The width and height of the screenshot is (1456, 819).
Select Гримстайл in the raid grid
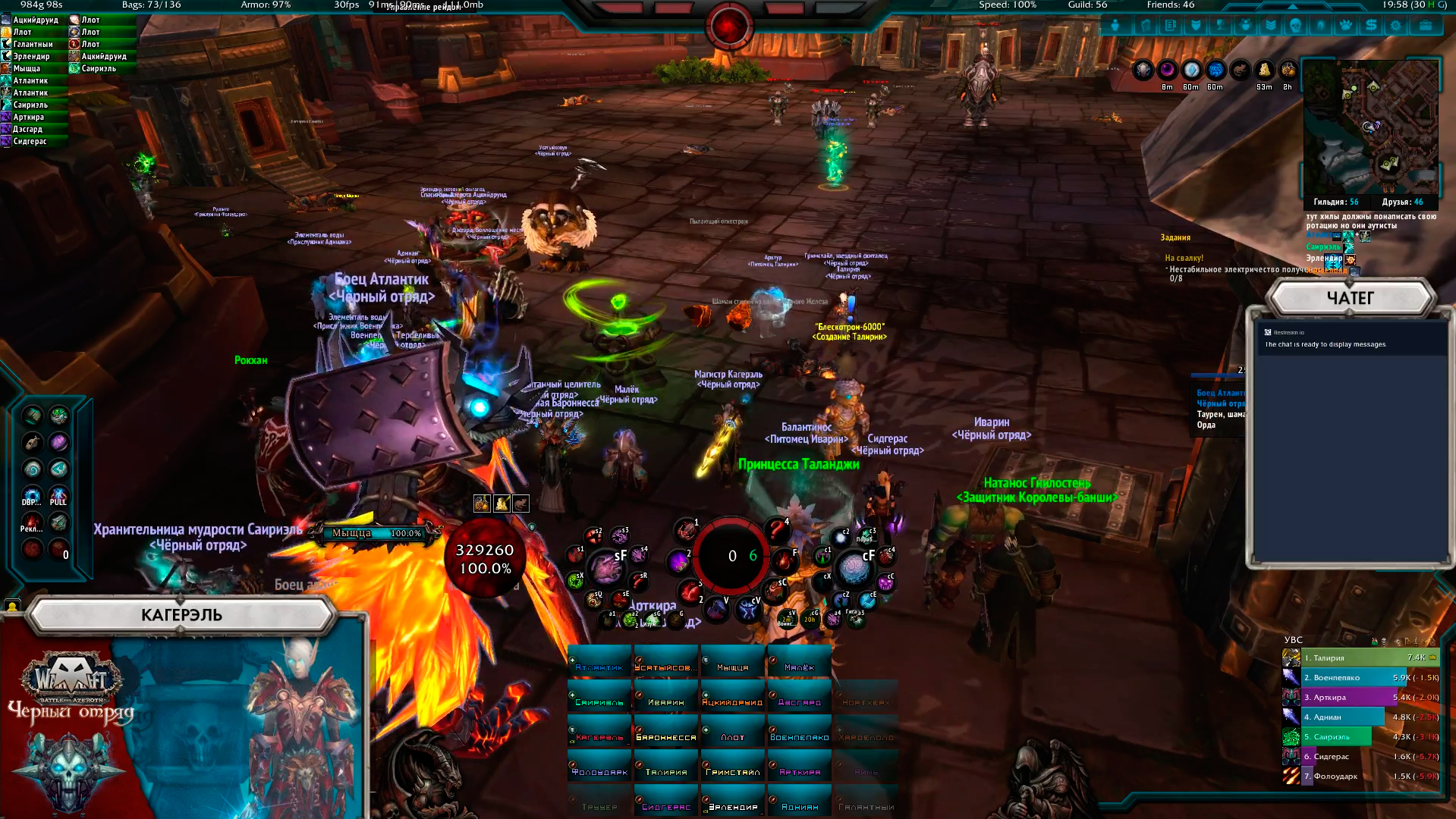[733, 770]
